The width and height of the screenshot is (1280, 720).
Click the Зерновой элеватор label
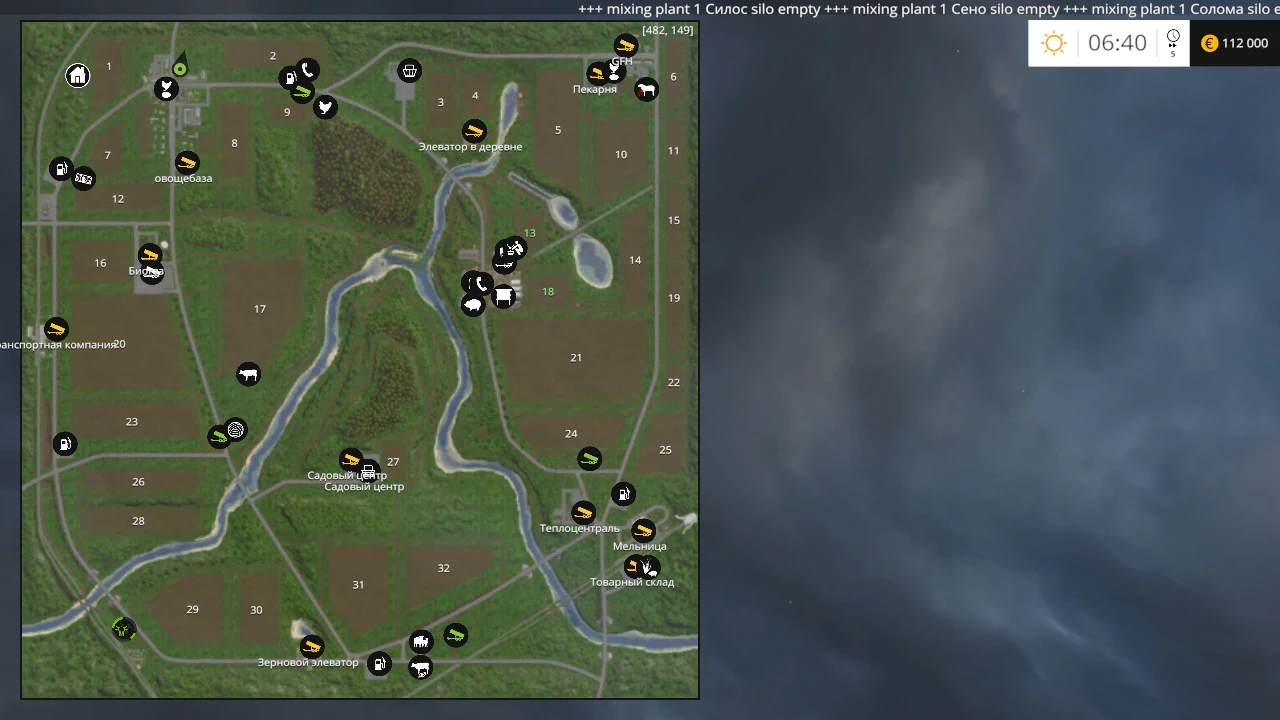click(x=309, y=662)
